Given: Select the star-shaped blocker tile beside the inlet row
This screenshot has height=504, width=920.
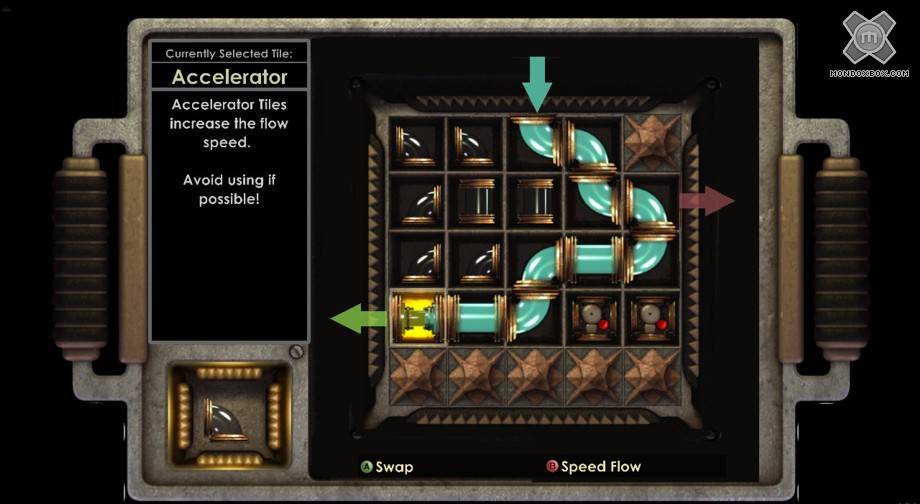Looking at the screenshot, I should tap(653, 143).
